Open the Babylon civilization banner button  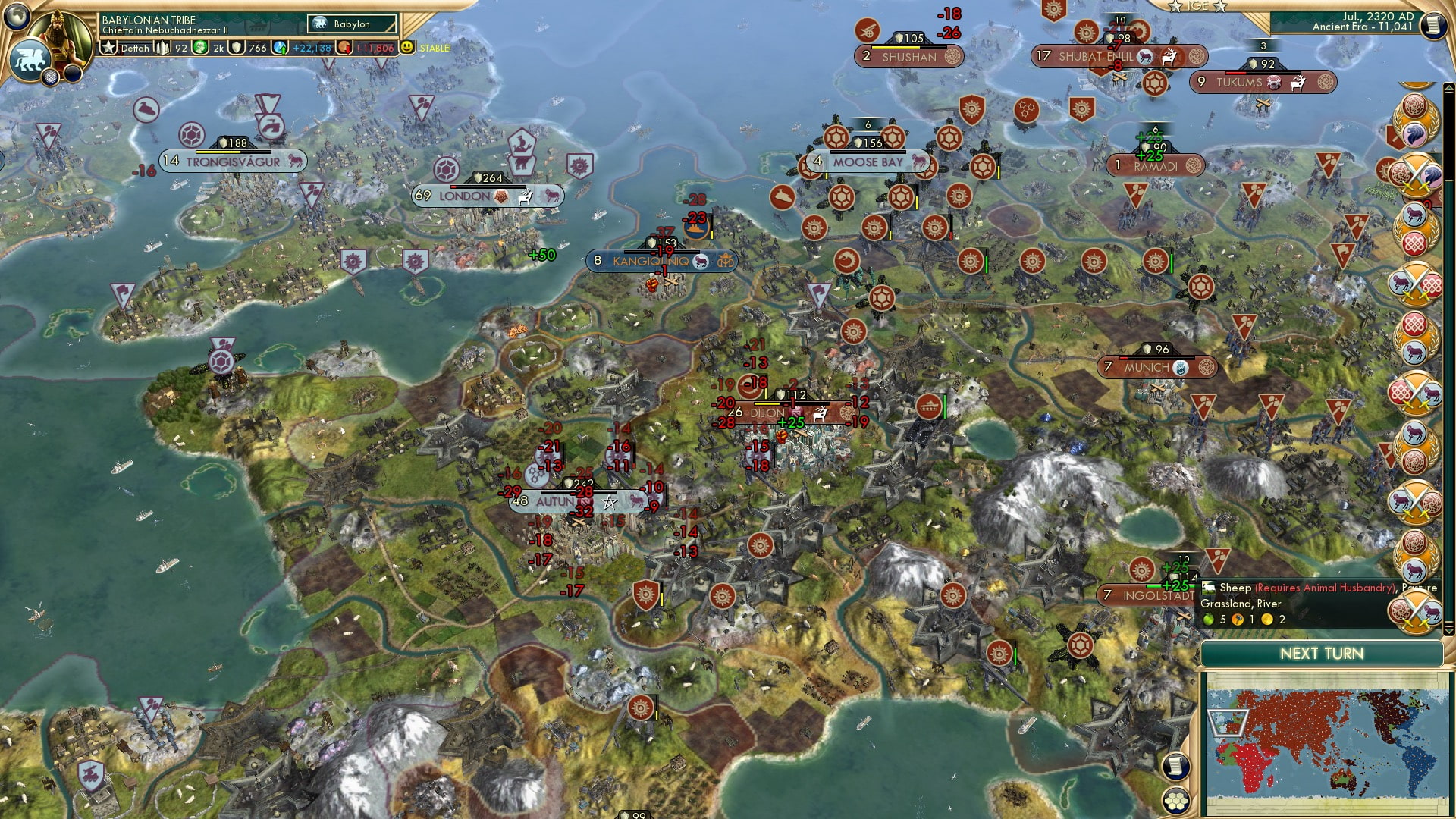tap(352, 24)
